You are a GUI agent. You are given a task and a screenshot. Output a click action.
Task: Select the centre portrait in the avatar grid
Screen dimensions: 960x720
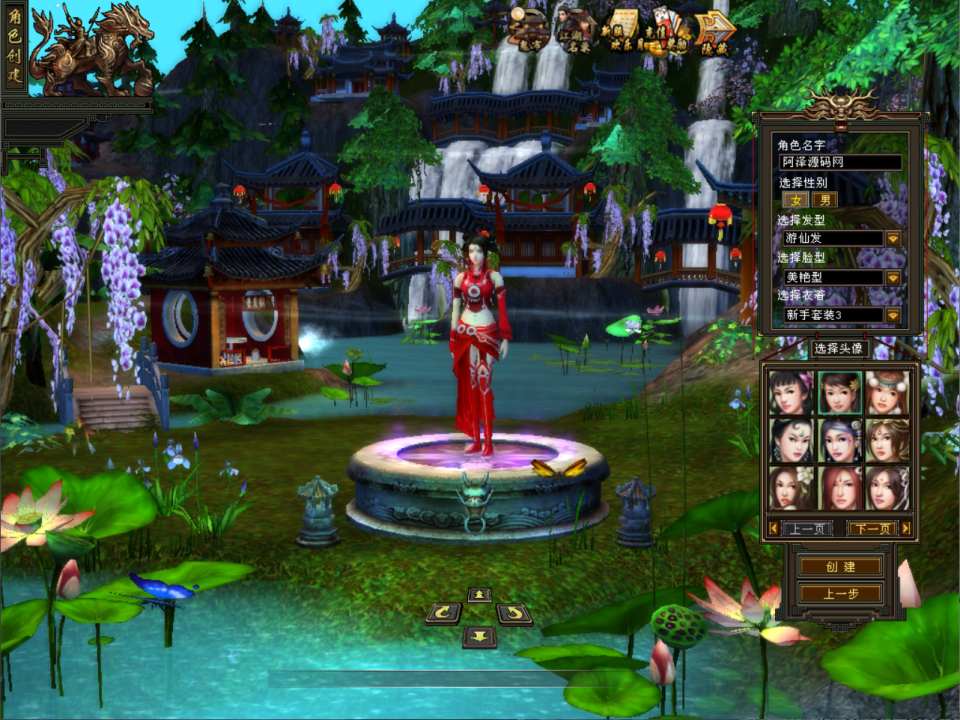point(840,440)
